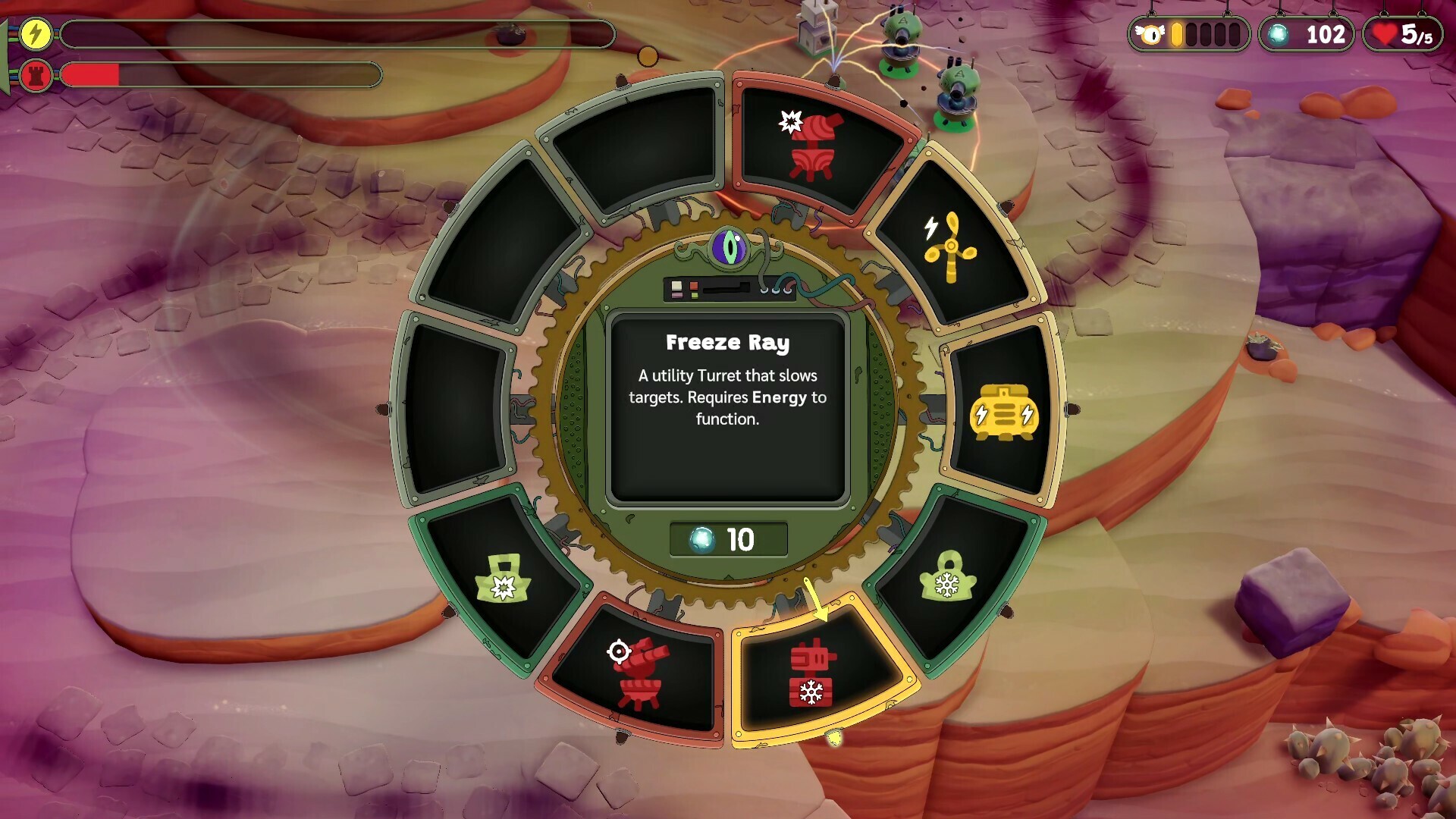Click the purple eye emblem atop the wheel center
Image resolution: width=1456 pixels, height=819 pixels.
coord(727,246)
